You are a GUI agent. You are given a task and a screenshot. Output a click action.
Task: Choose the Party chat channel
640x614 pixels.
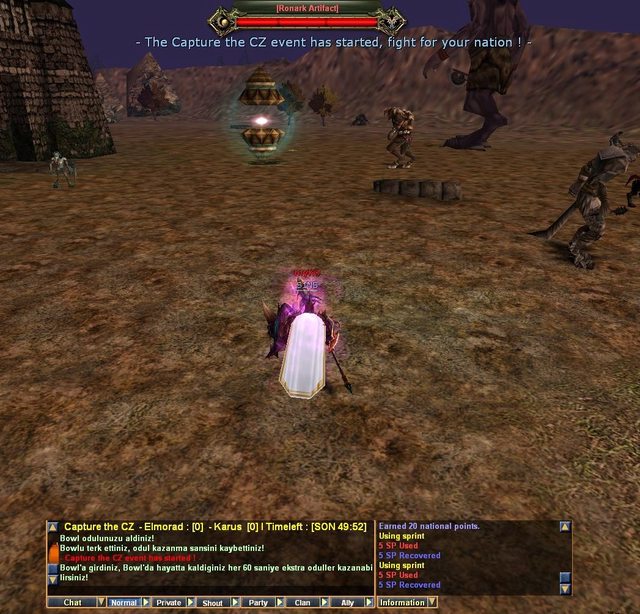[x=258, y=603]
